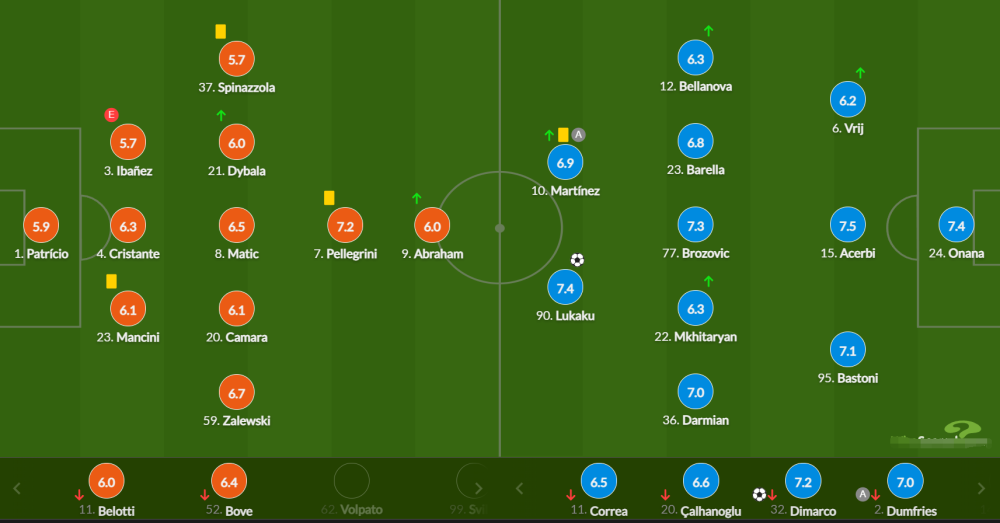Viewport: 1000px width, 523px height.
Task: Select Pellegrini's 7.2 rating circle
Action: [345, 227]
